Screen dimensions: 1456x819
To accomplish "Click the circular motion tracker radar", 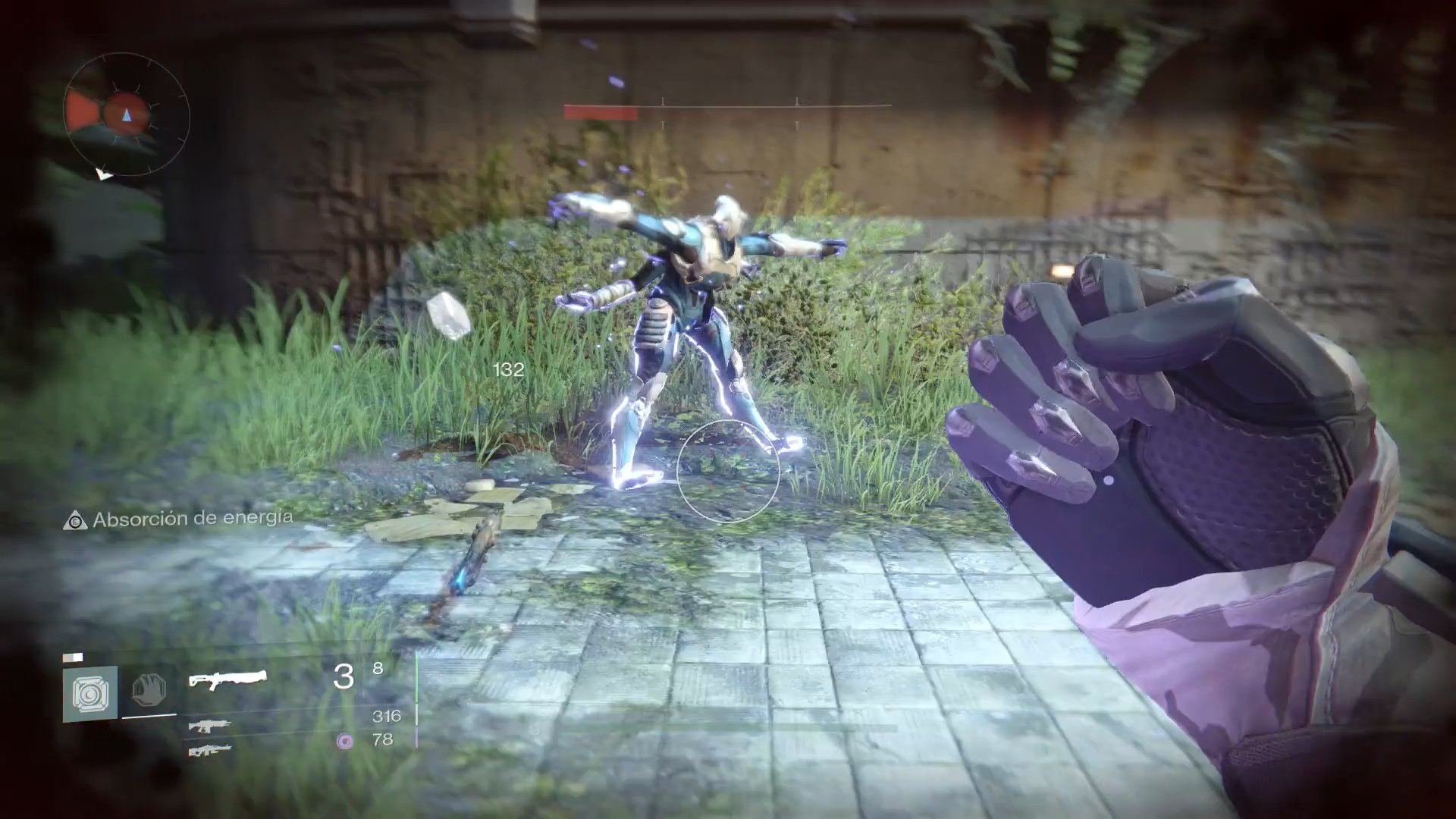I will (x=127, y=115).
